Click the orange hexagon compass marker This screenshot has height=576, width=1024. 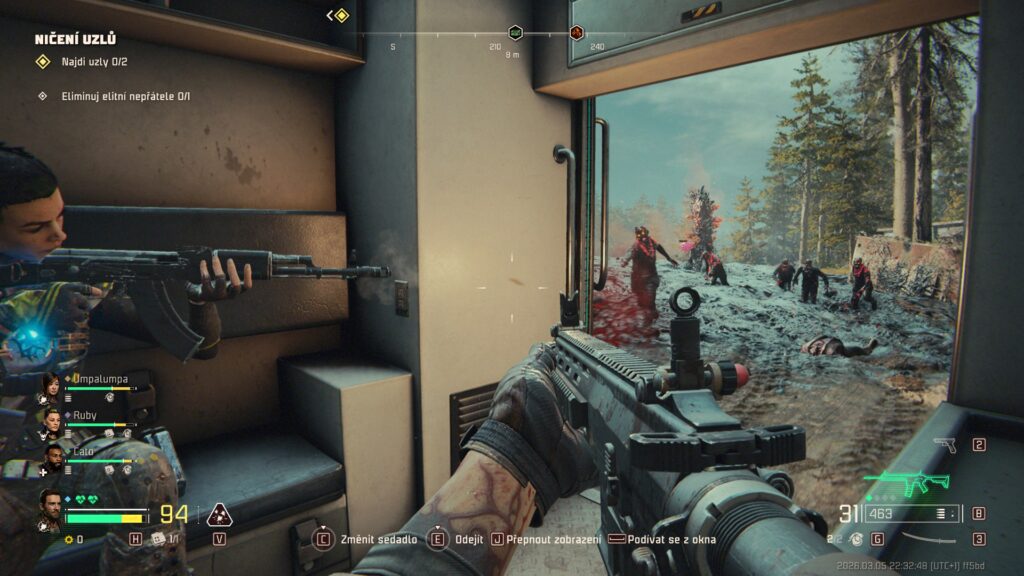[x=577, y=33]
